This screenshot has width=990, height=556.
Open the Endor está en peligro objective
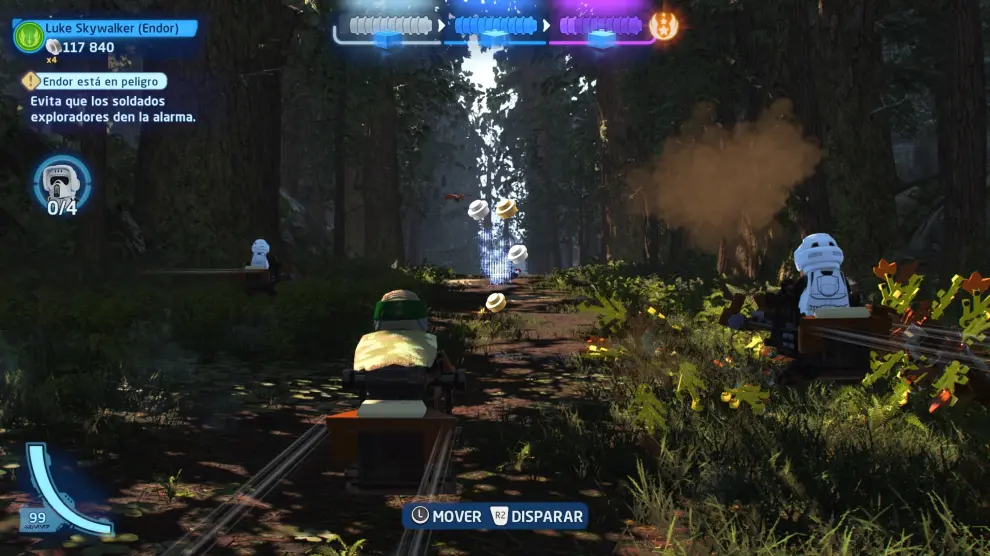(x=97, y=81)
